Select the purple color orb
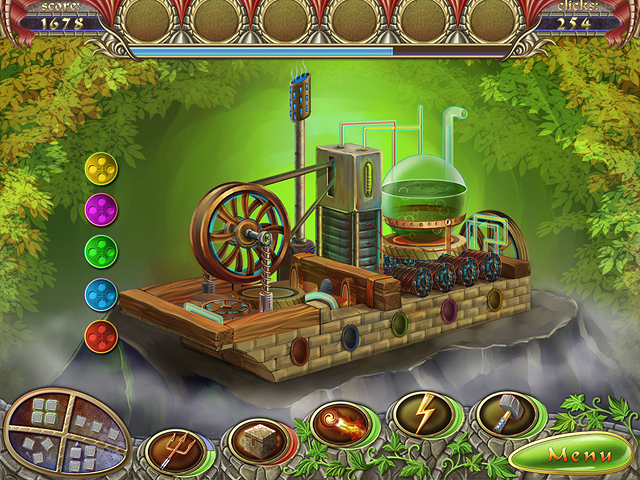Image resolution: width=640 pixels, height=480 pixels. coord(101,209)
